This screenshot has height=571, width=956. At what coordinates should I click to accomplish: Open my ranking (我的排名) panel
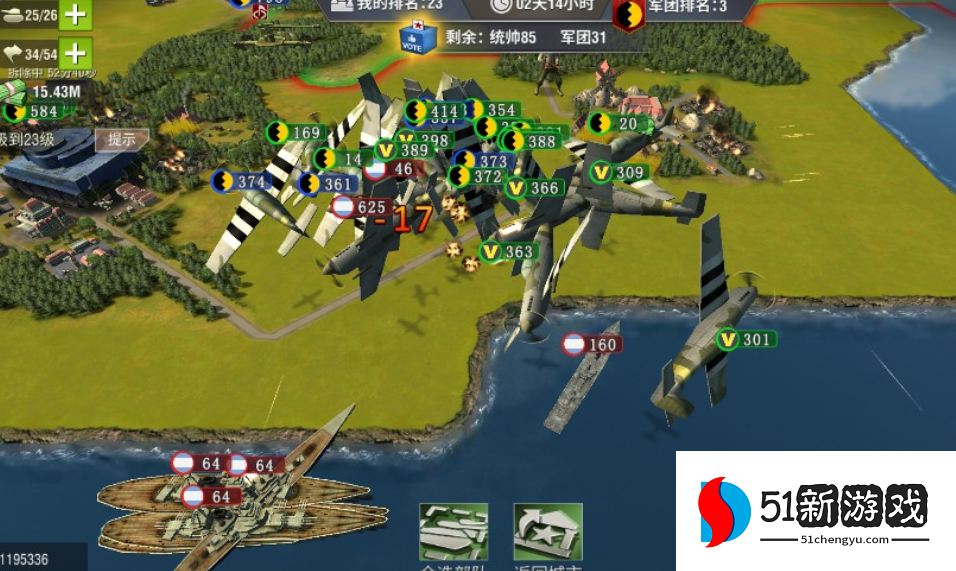click(386, 6)
